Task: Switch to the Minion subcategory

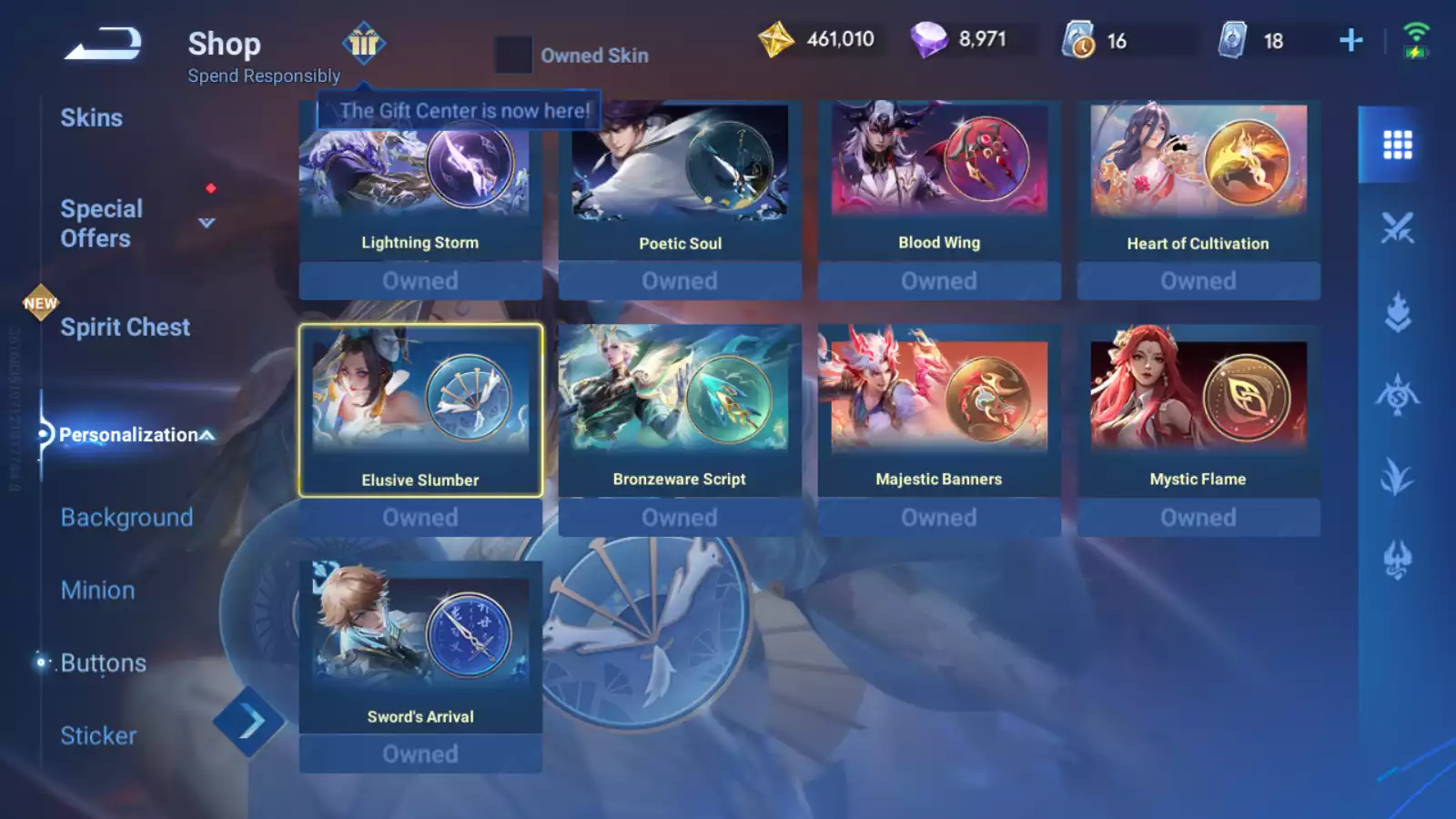Action: click(97, 591)
